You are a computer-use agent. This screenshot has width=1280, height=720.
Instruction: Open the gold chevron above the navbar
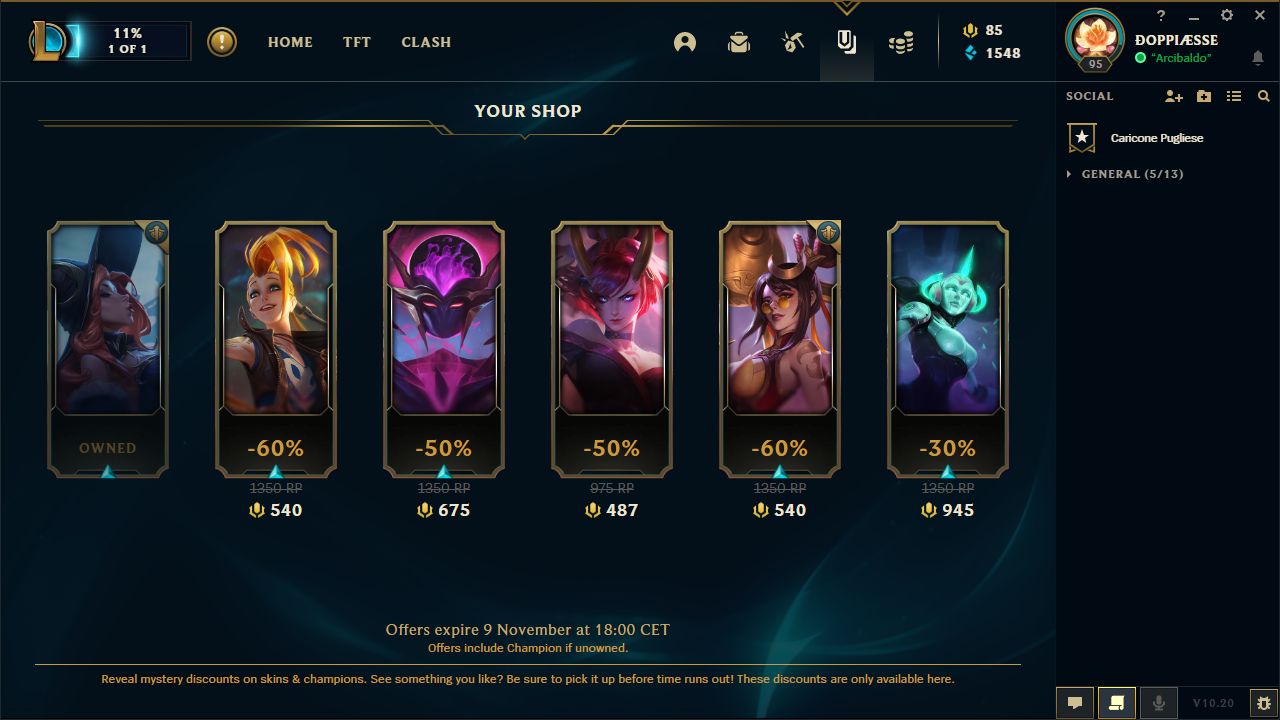click(846, 5)
